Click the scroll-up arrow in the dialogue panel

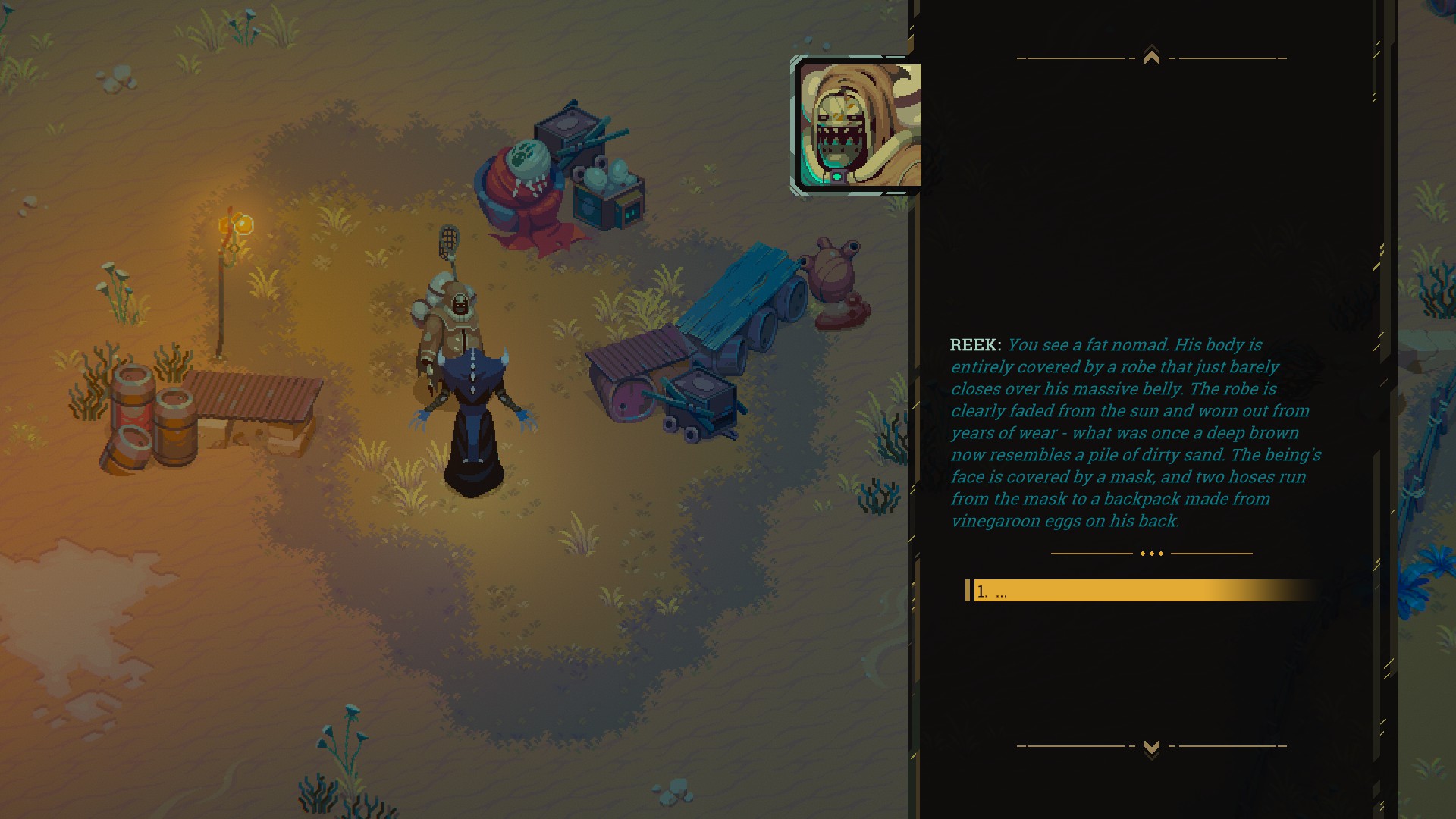[x=1151, y=57]
